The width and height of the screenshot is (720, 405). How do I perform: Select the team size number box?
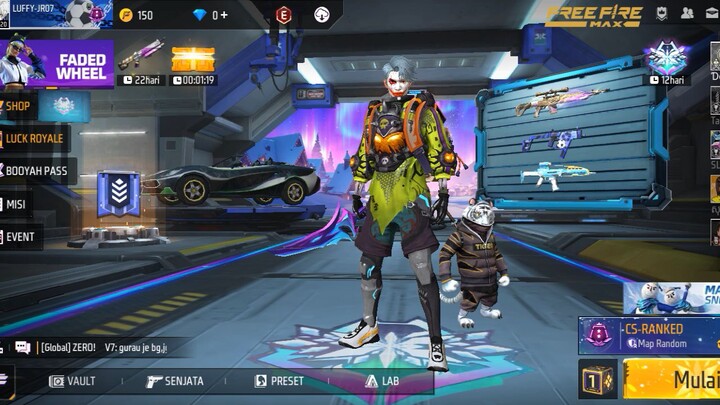597,380
